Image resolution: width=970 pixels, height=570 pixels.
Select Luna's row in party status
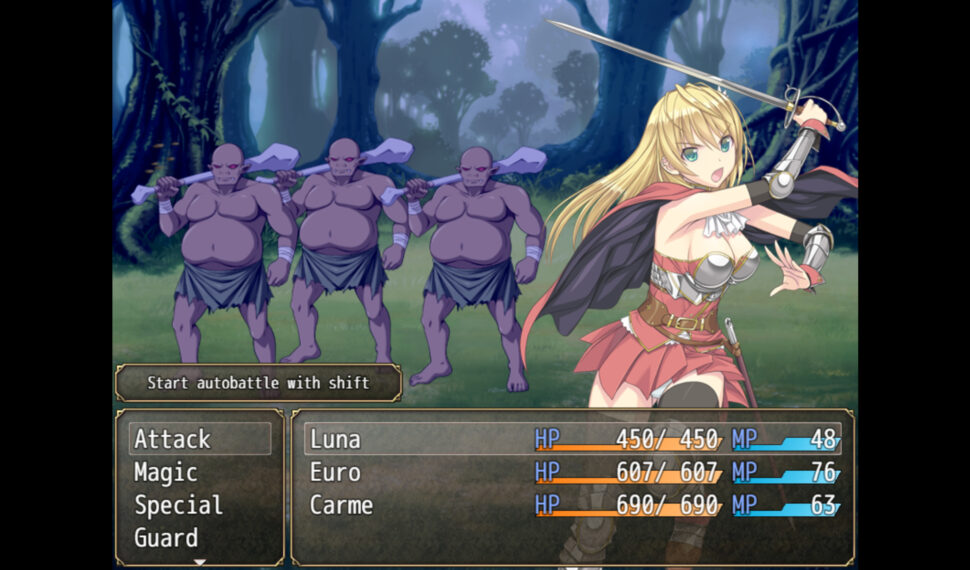pos(572,439)
